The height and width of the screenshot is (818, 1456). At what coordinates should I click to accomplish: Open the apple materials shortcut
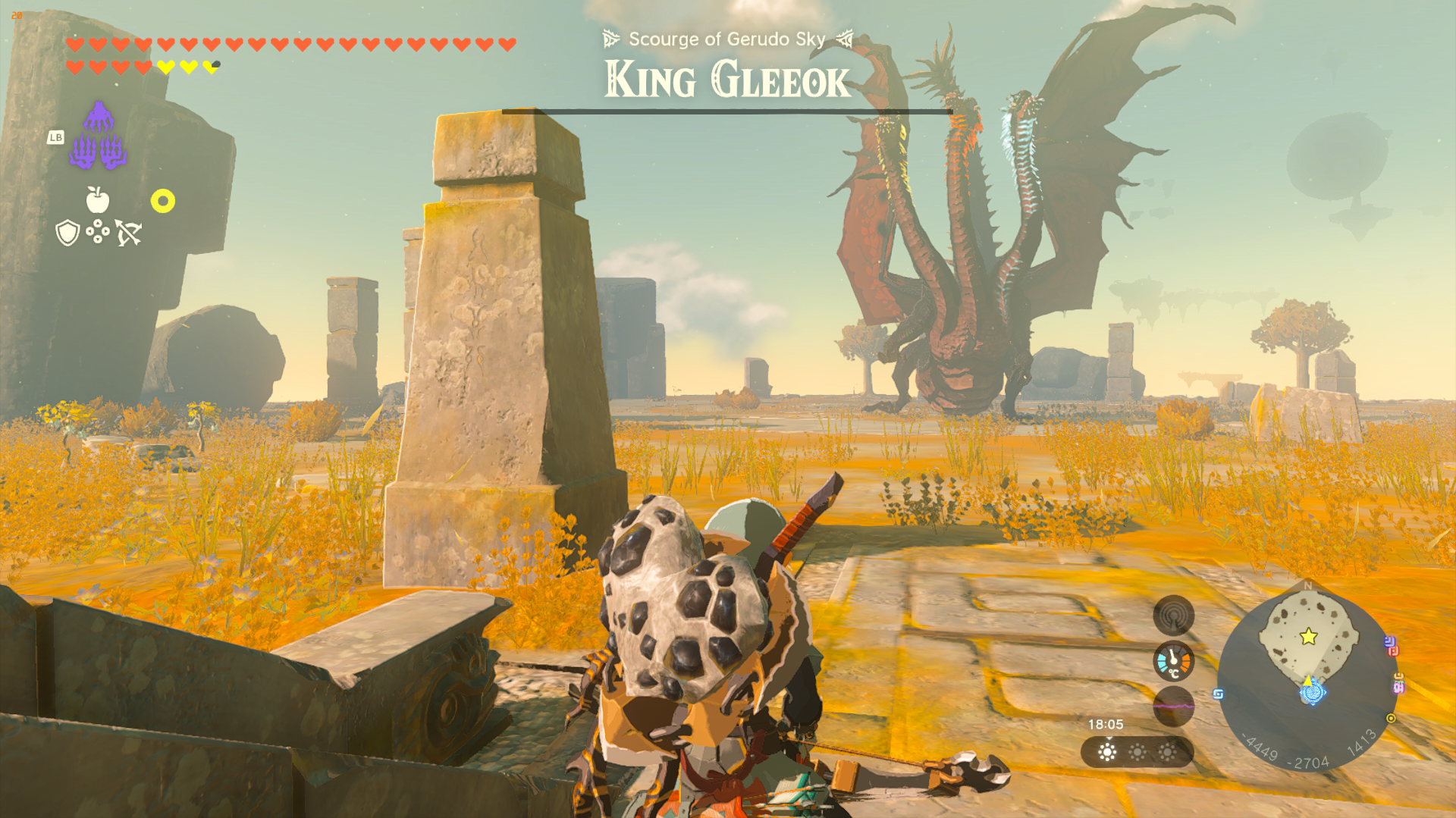(98, 200)
